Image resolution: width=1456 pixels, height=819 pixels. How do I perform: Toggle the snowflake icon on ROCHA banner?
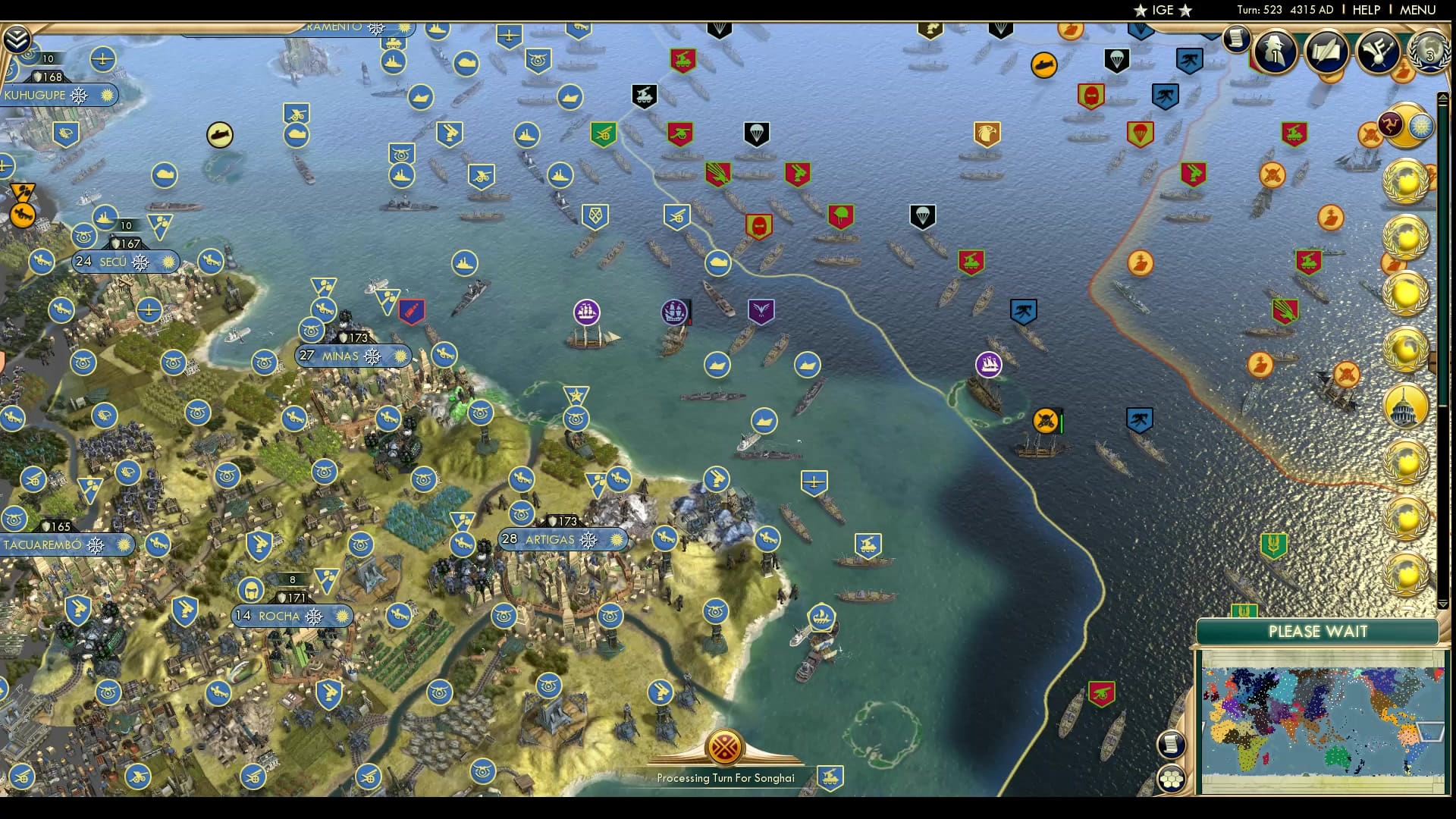tap(314, 617)
